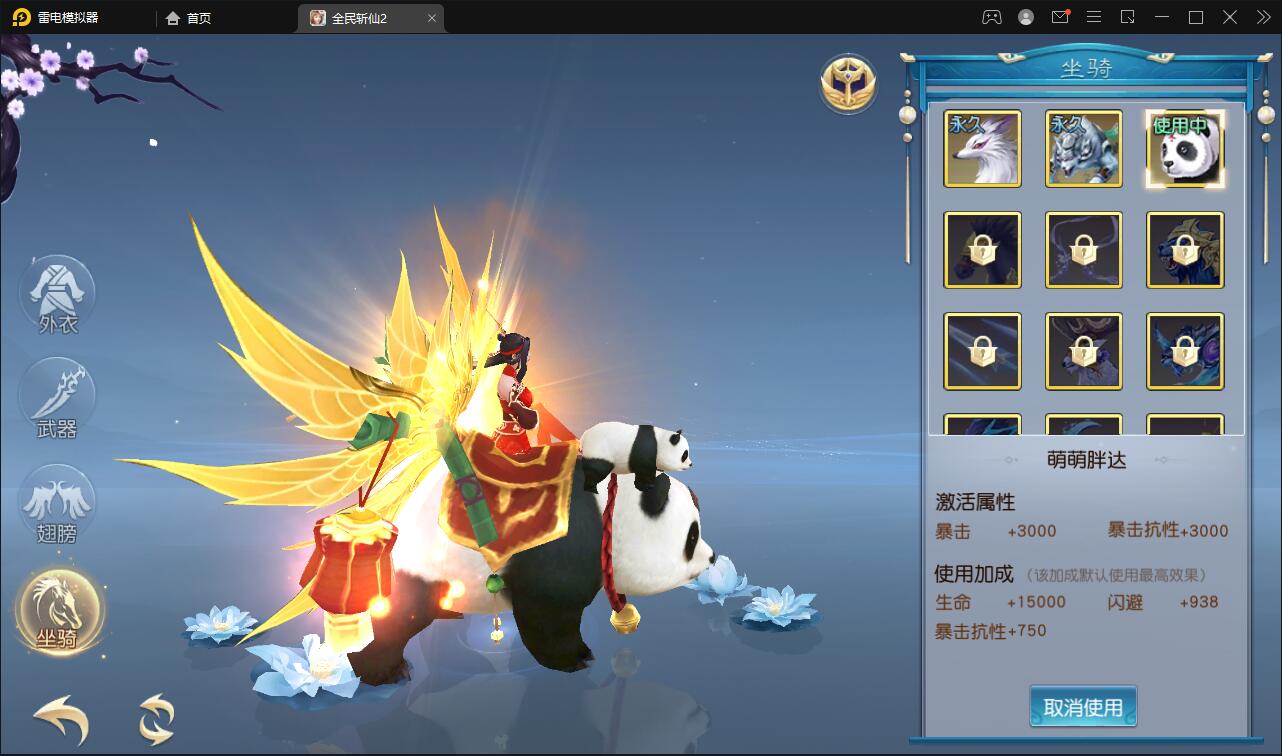Open the emulator message inbox icon
This screenshot has width=1282, height=756.
(1060, 17)
